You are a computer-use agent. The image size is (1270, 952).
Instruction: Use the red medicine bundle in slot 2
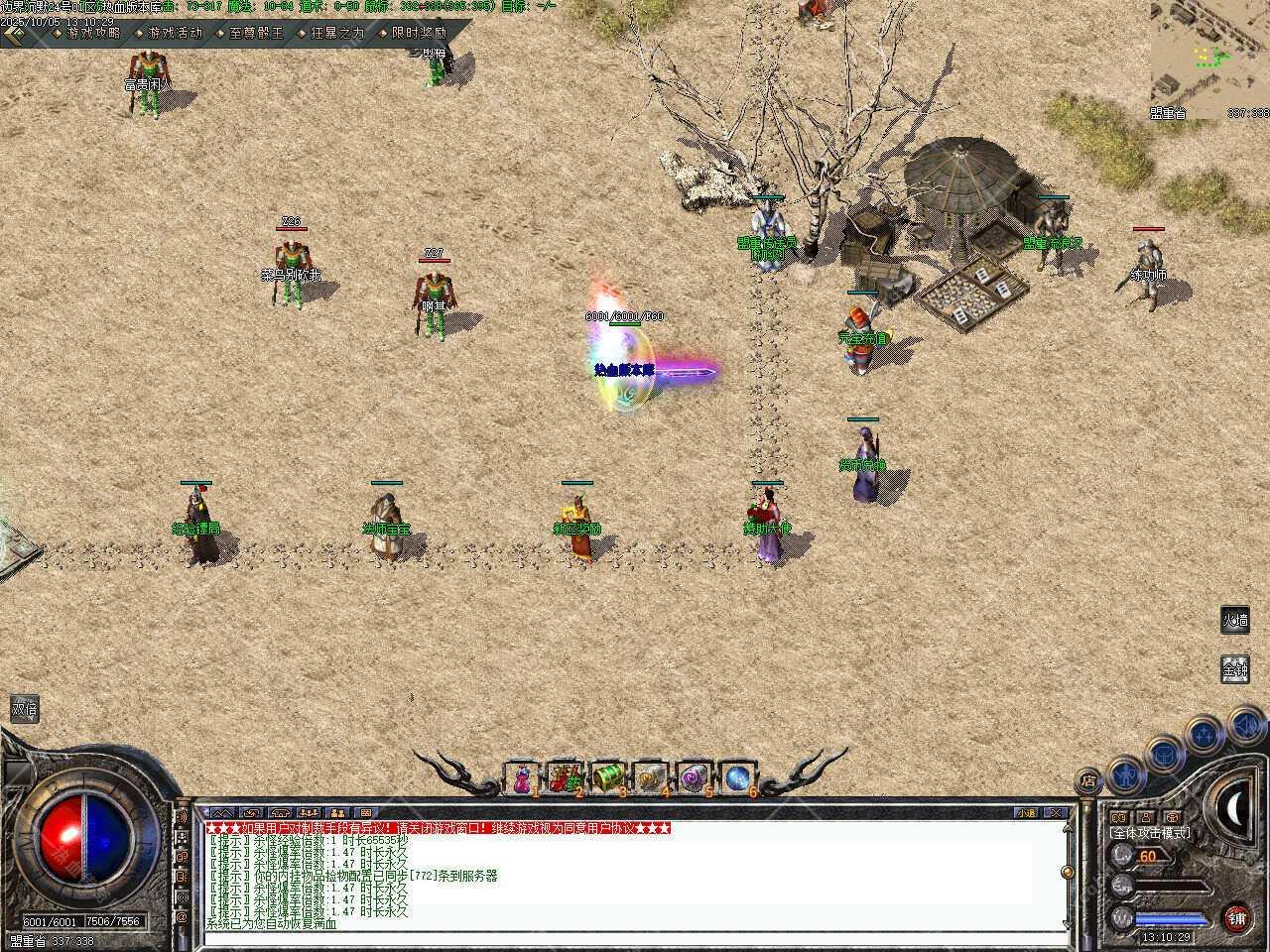coord(565,779)
